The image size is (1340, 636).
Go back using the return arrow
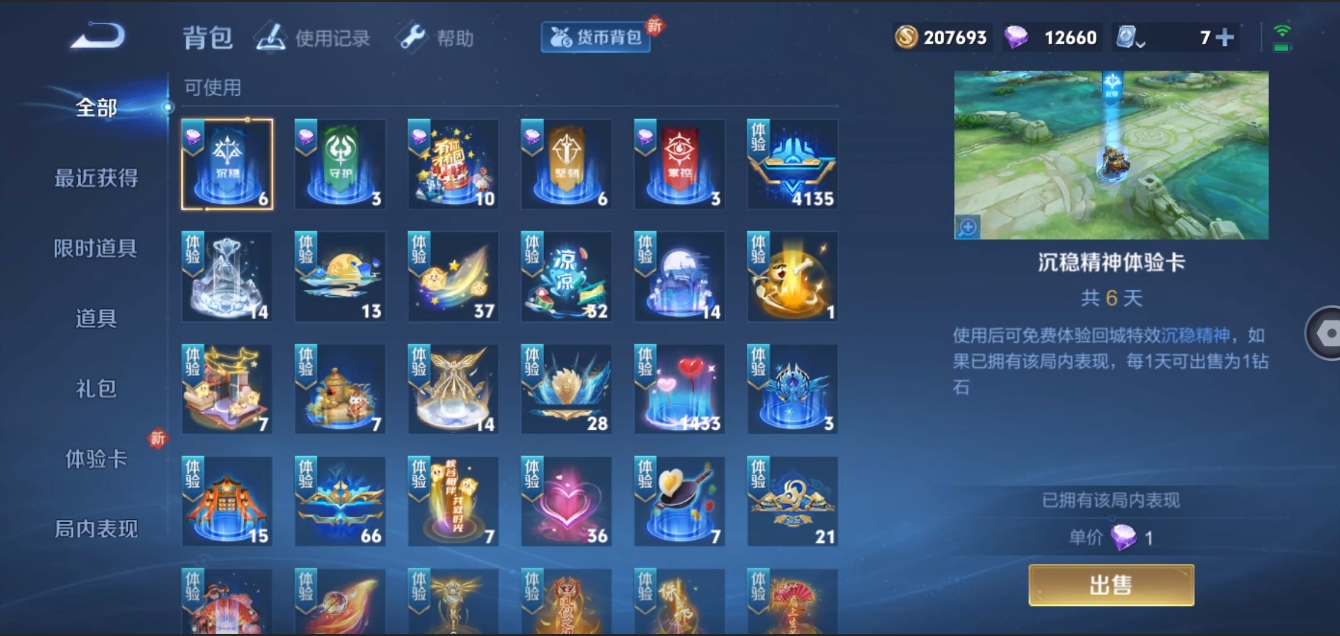click(x=97, y=37)
